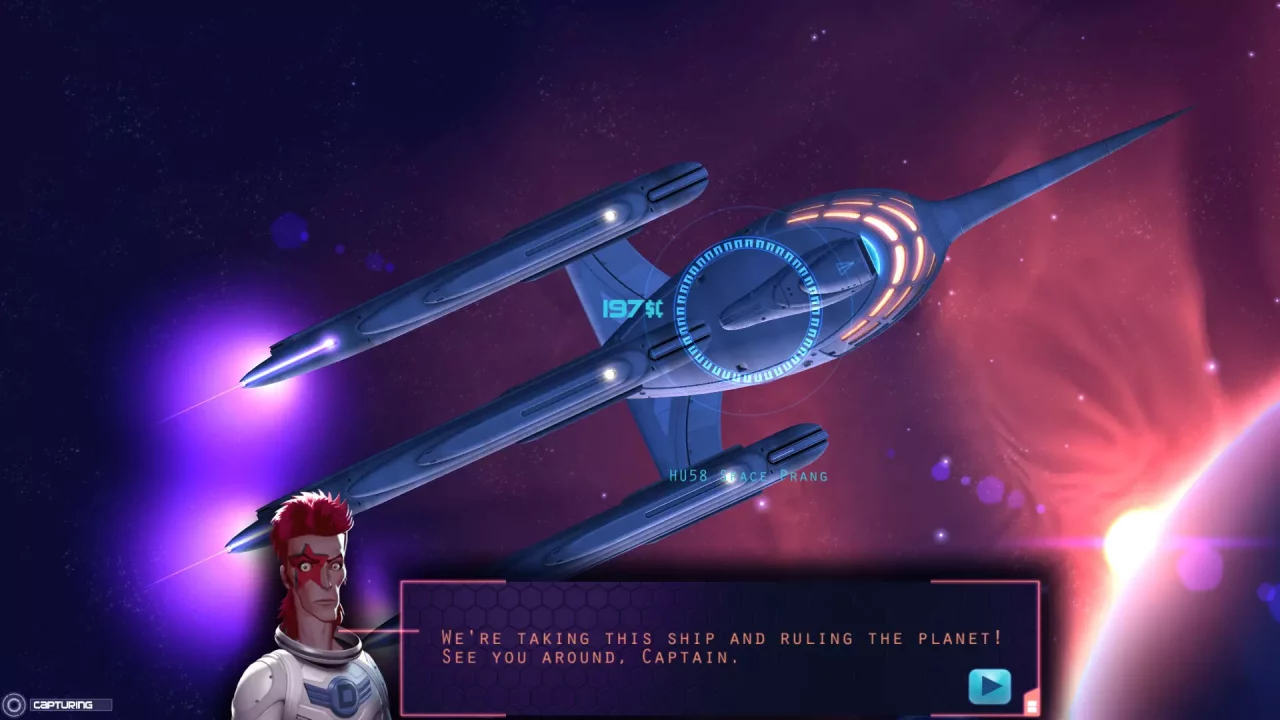This screenshot has width=1280, height=720.
Task: Click the small pink dialogue corner tab
Action: pos(1032,706)
